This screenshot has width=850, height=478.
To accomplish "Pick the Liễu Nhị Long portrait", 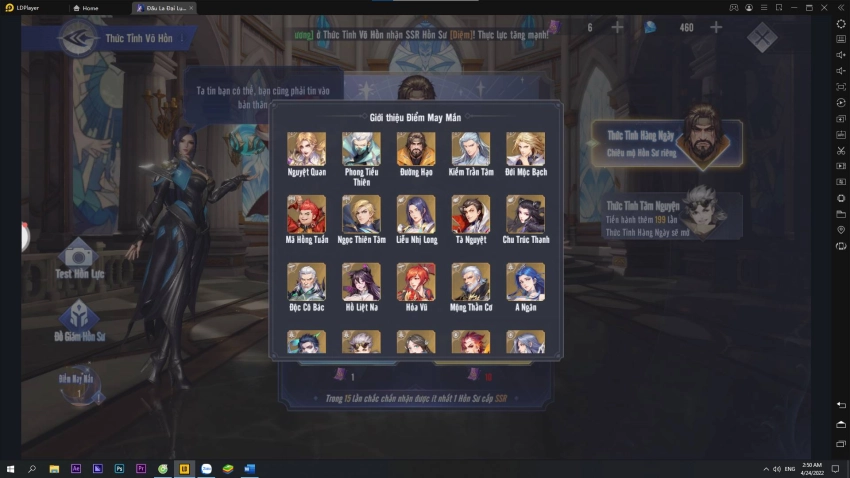I will (416, 214).
